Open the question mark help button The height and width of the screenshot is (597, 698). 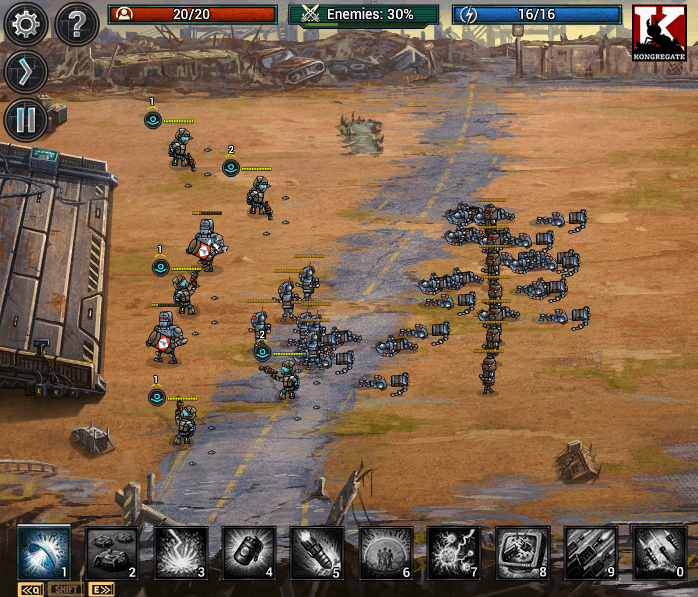click(x=76, y=24)
